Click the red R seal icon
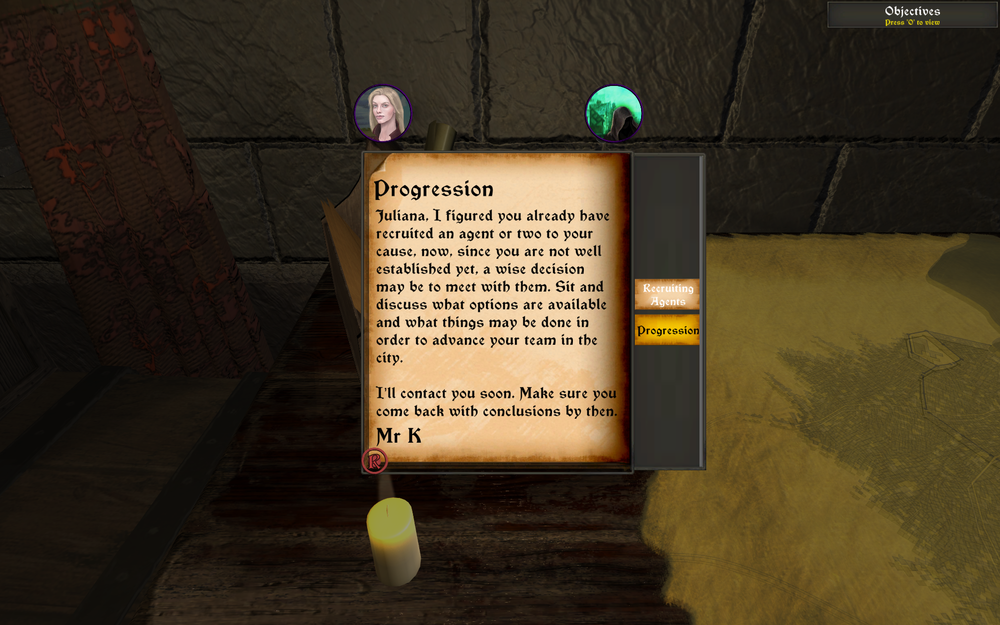Viewport: 1000px width, 625px height. (x=375, y=460)
